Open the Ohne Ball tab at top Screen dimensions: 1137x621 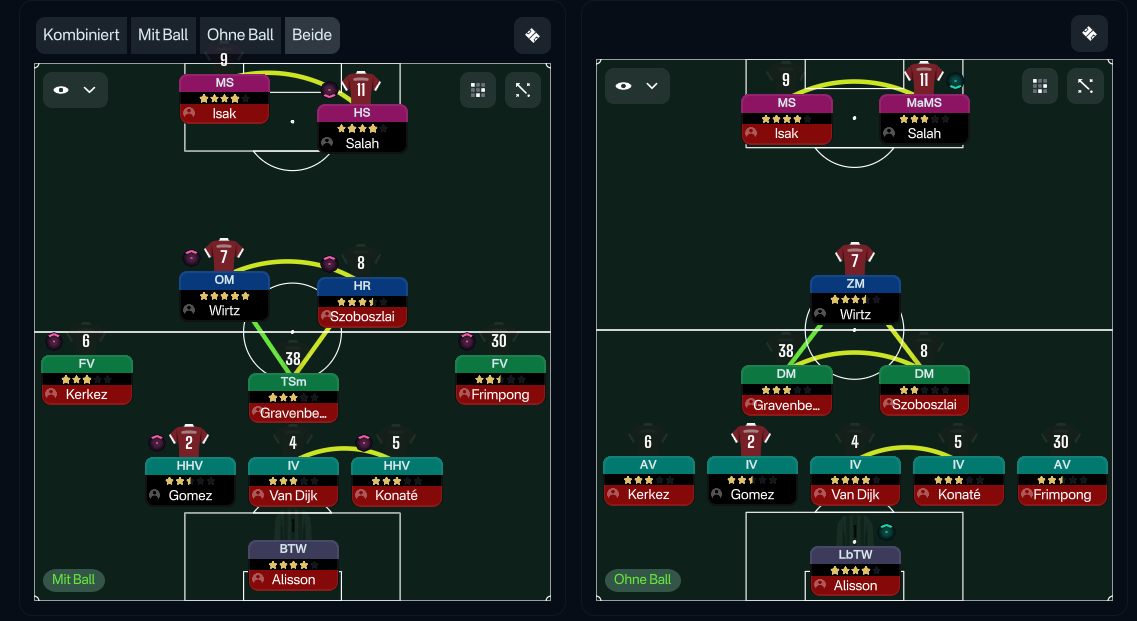point(240,35)
